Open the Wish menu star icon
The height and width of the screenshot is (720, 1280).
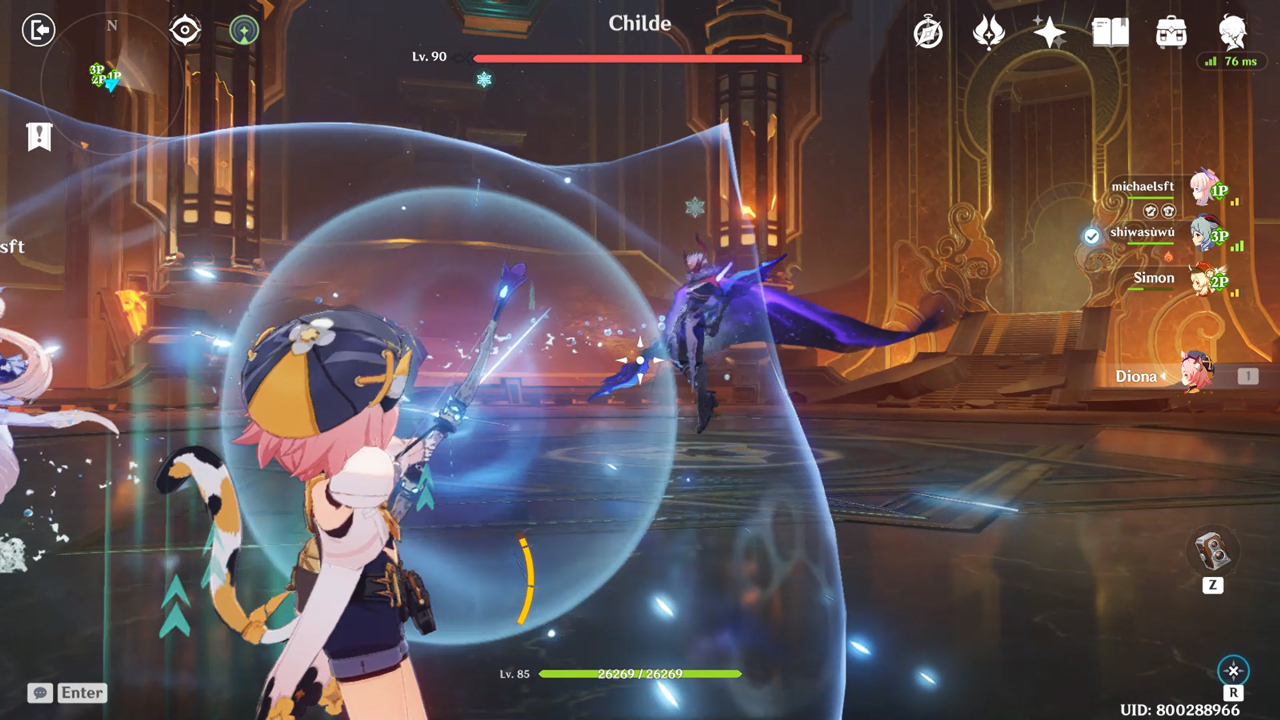[x=1048, y=32]
